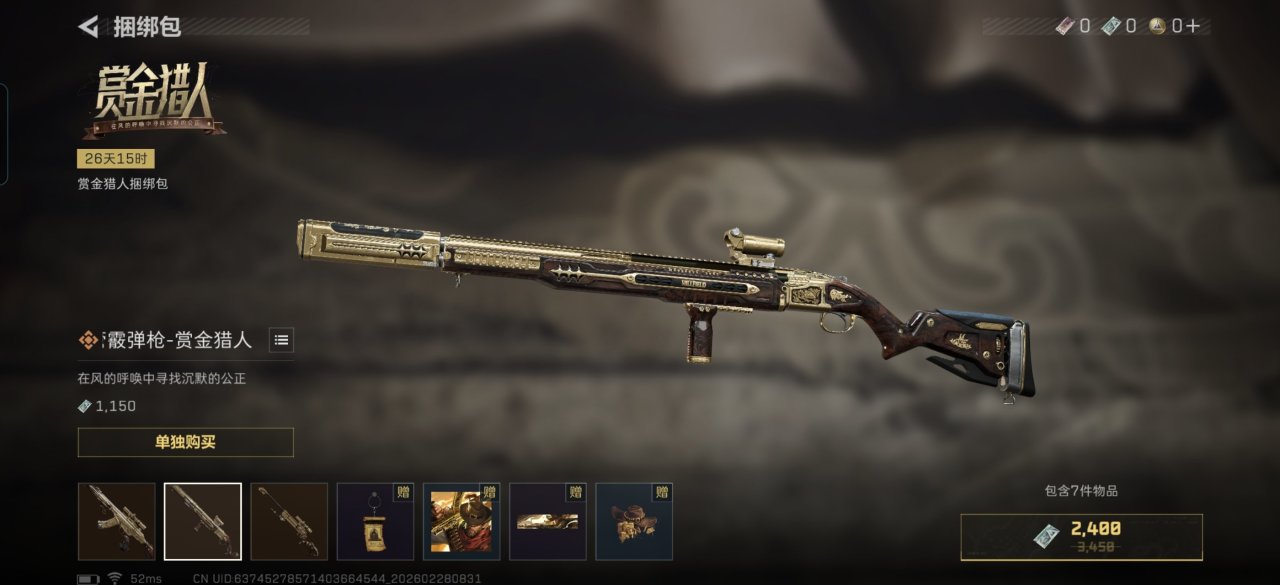Select the wanted poster charm thumbnail
The height and width of the screenshot is (585, 1280).
point(375,521)
